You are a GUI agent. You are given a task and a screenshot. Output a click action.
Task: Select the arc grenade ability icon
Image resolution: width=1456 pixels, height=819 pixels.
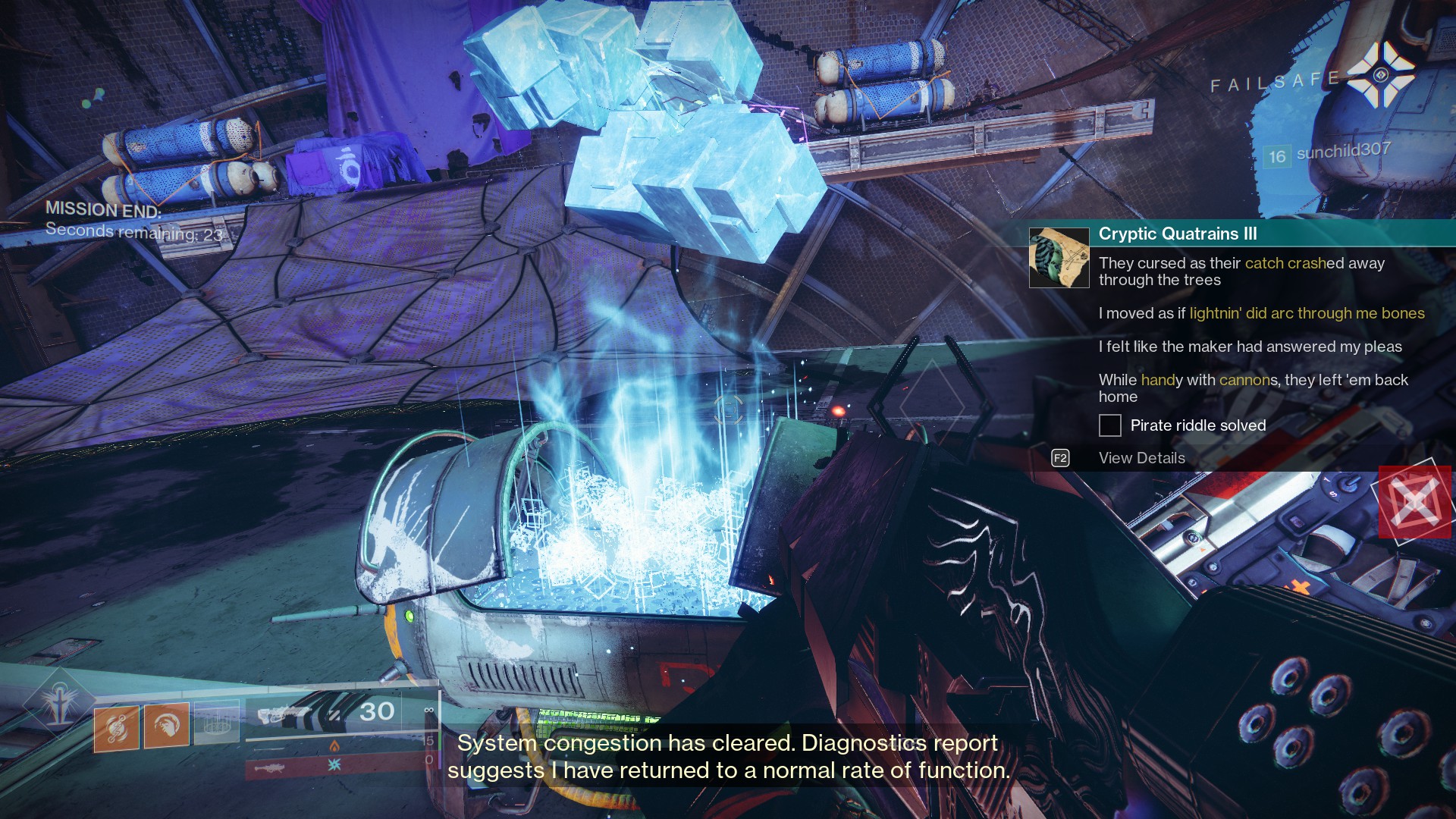pyautogui.click(x=118, y=724)
